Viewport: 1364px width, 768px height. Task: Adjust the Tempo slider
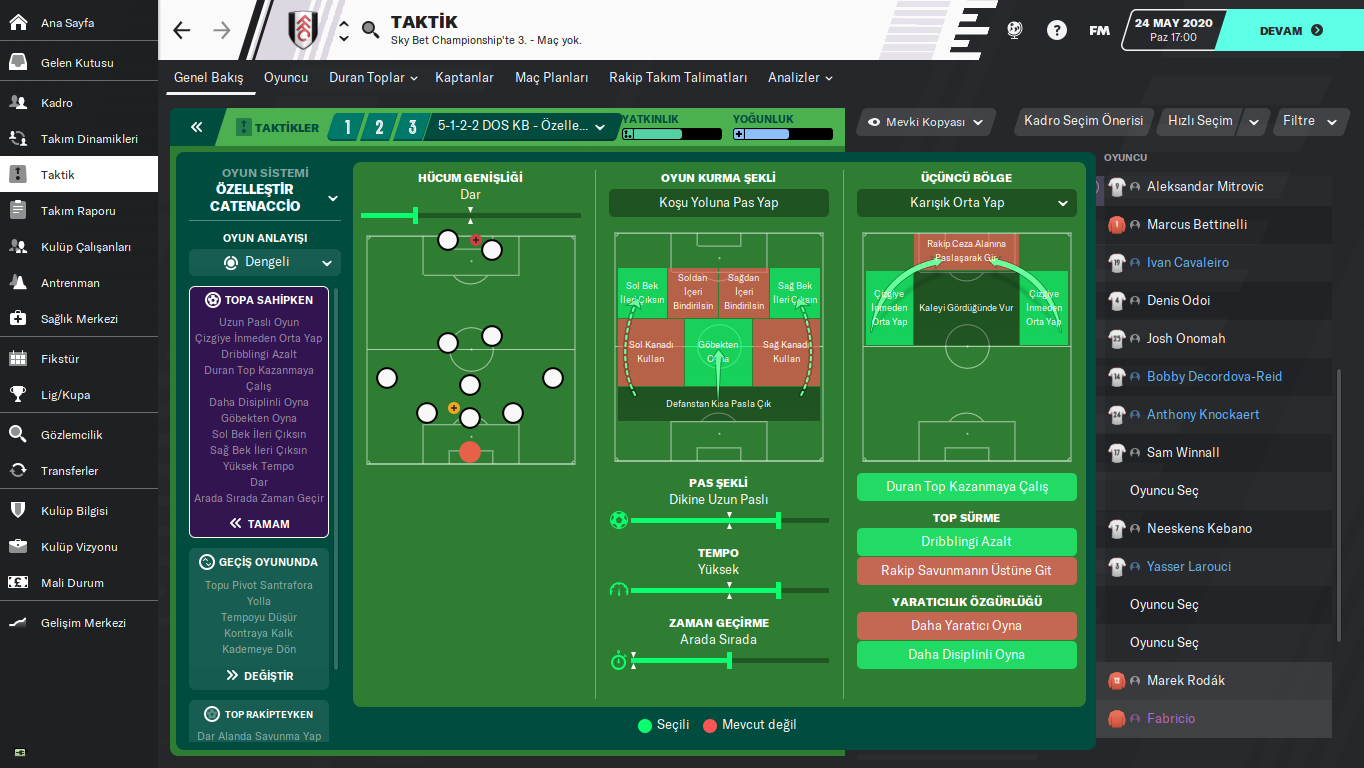pyautogui.click(x=778, y=590)
